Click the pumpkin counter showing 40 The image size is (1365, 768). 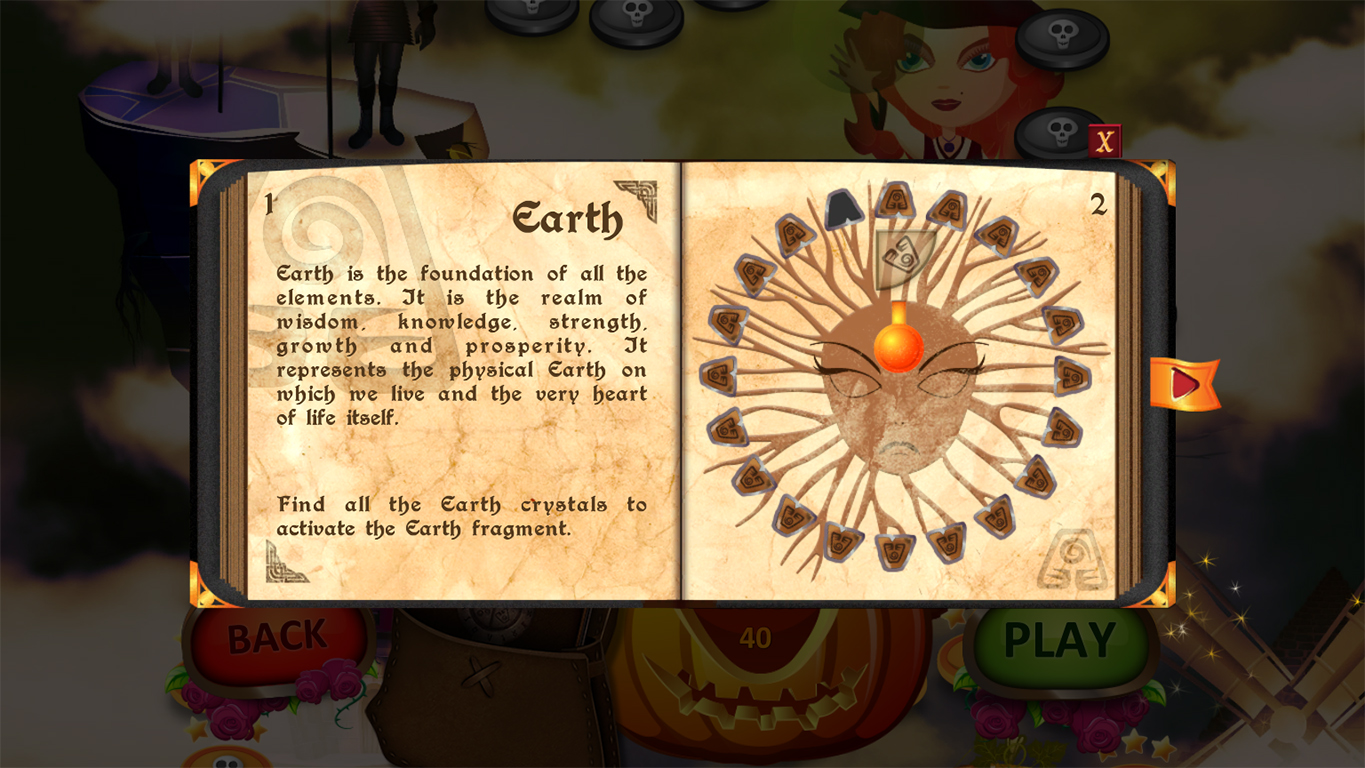tap(757, 636)
